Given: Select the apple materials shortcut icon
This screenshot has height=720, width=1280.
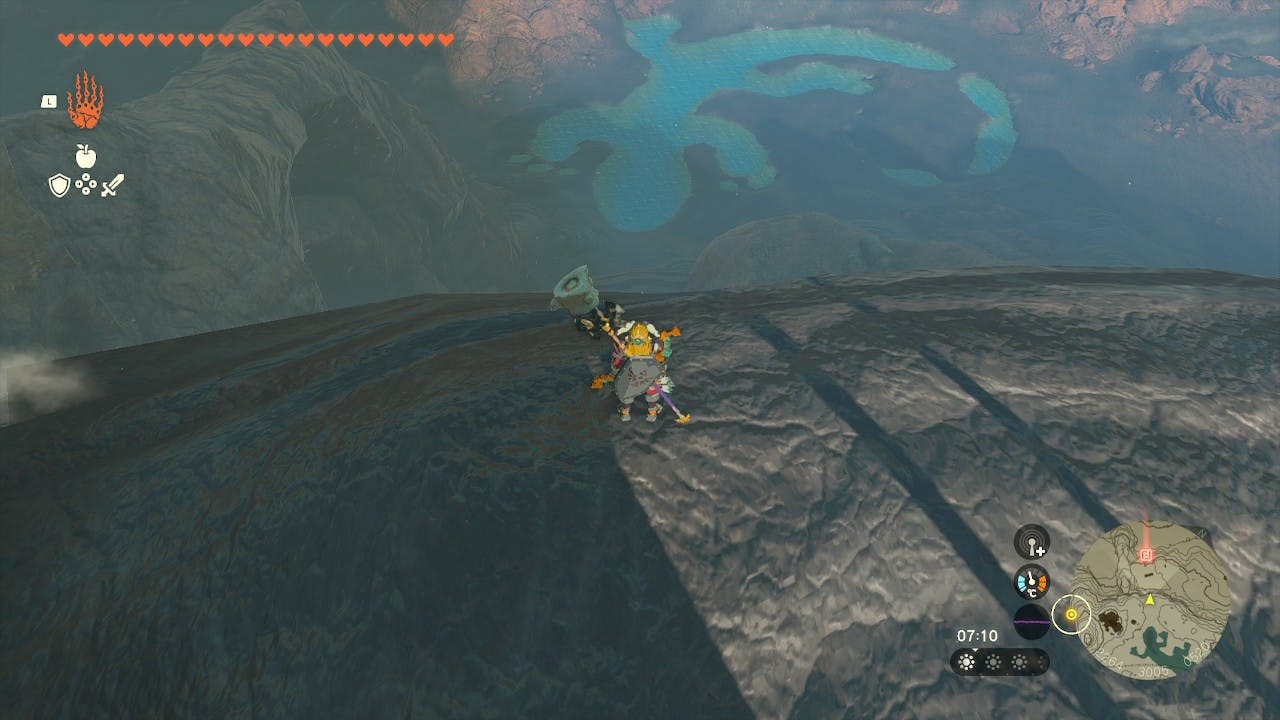Looking at the screenshot, I should click(85, 156).
